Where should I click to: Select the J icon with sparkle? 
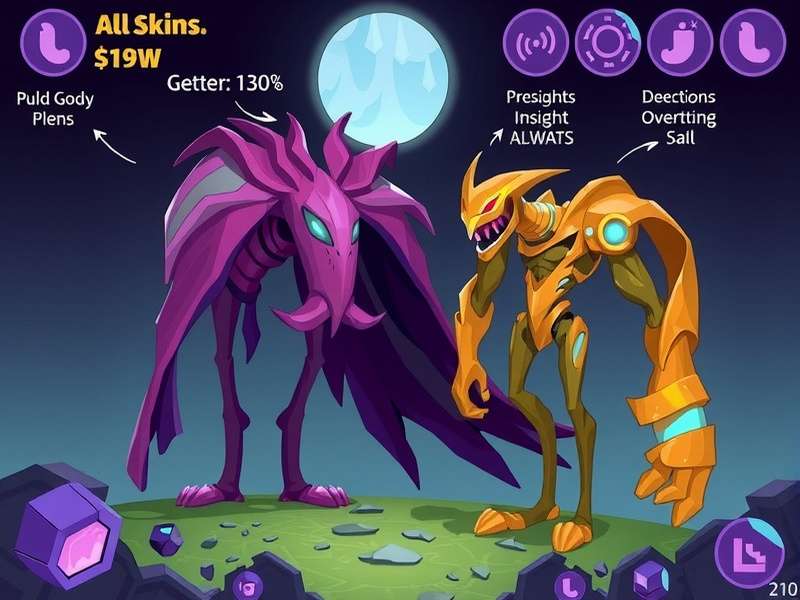[679, 43]
